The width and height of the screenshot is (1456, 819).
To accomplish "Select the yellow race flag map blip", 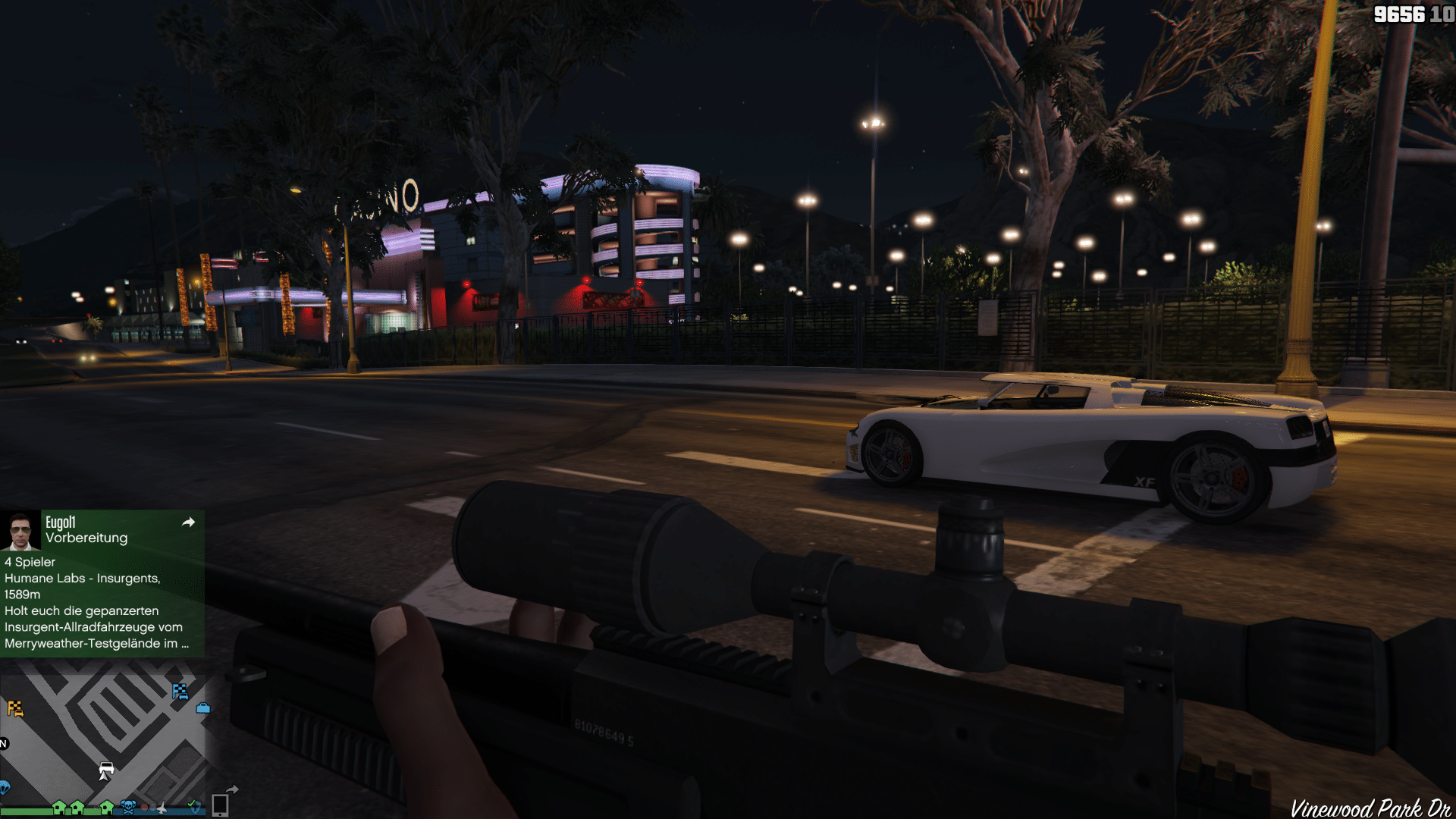I will tap(15, 708).
